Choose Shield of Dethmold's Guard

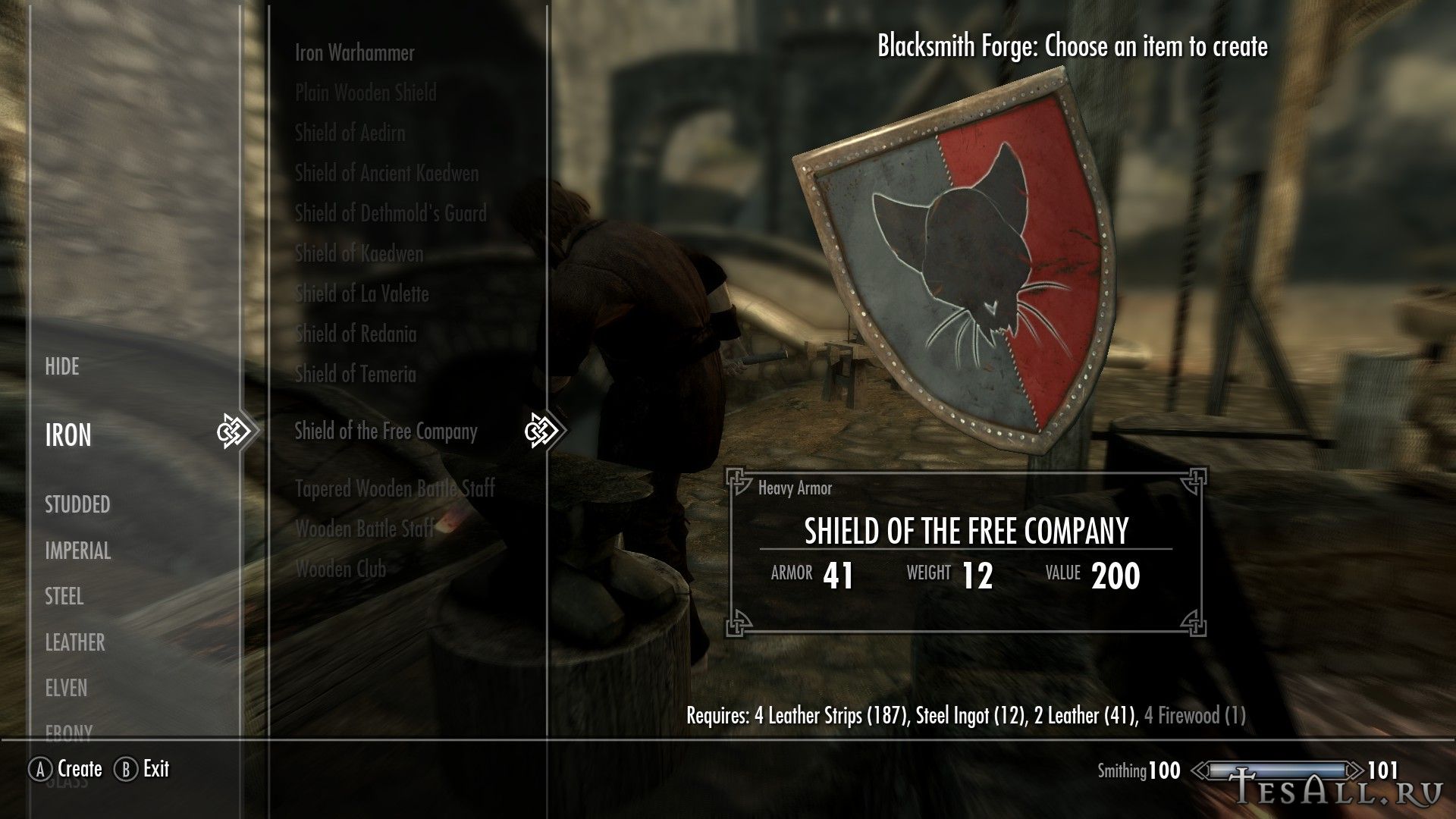point(391,214)
